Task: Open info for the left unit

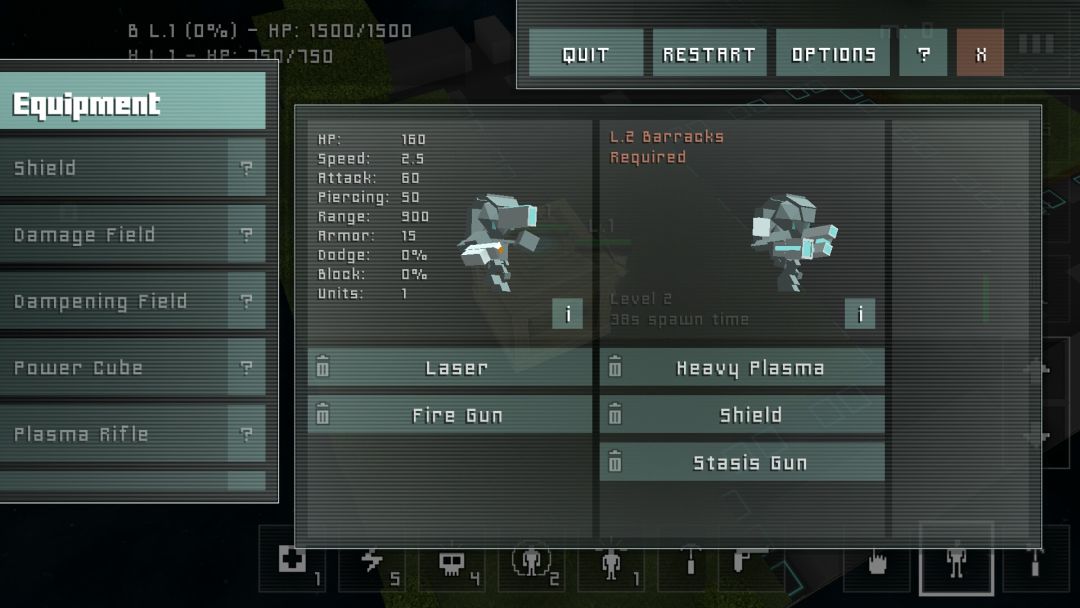Action: 567,314
